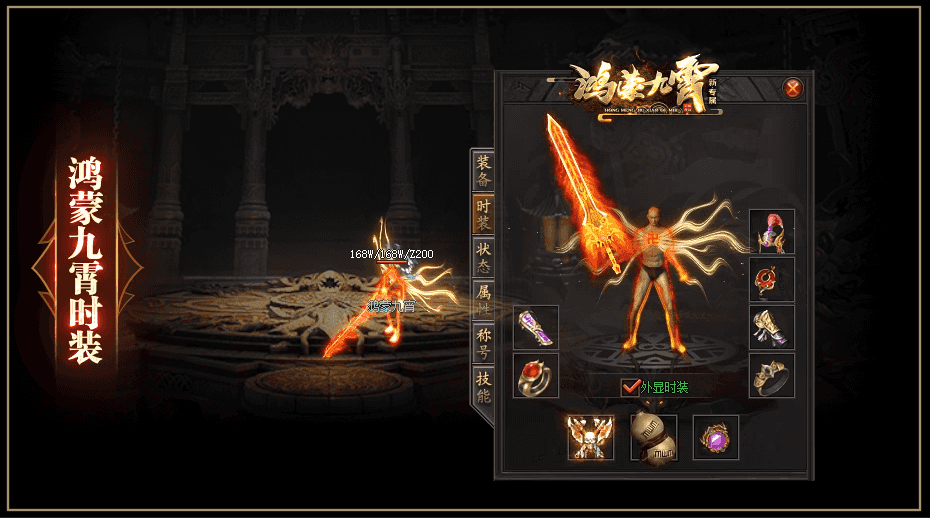This screenshot has width=930, height=518.
Task: Open the 称号 (Title) tab
Action: [484, 343]
